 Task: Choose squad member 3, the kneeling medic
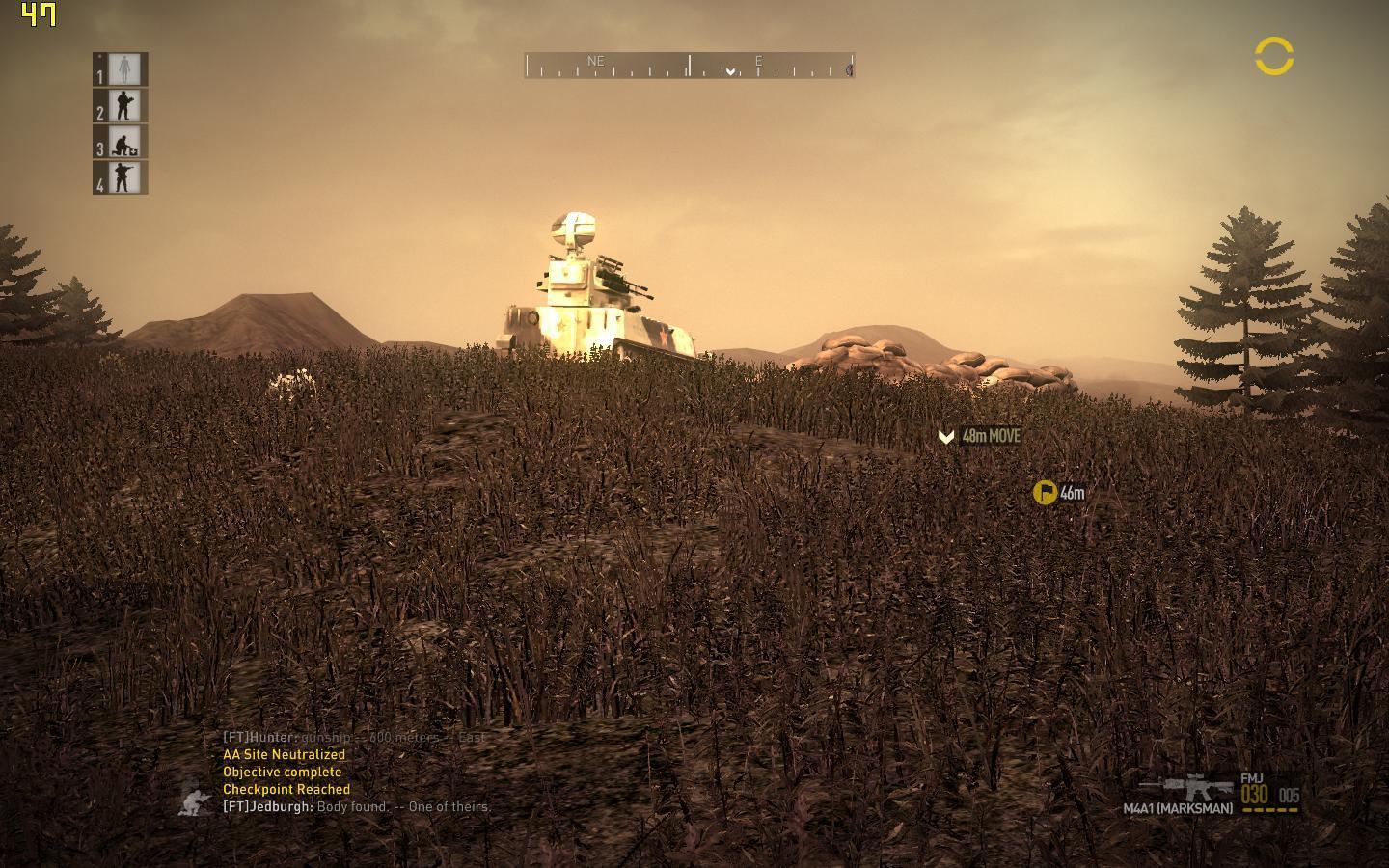[x=124, y=142]
